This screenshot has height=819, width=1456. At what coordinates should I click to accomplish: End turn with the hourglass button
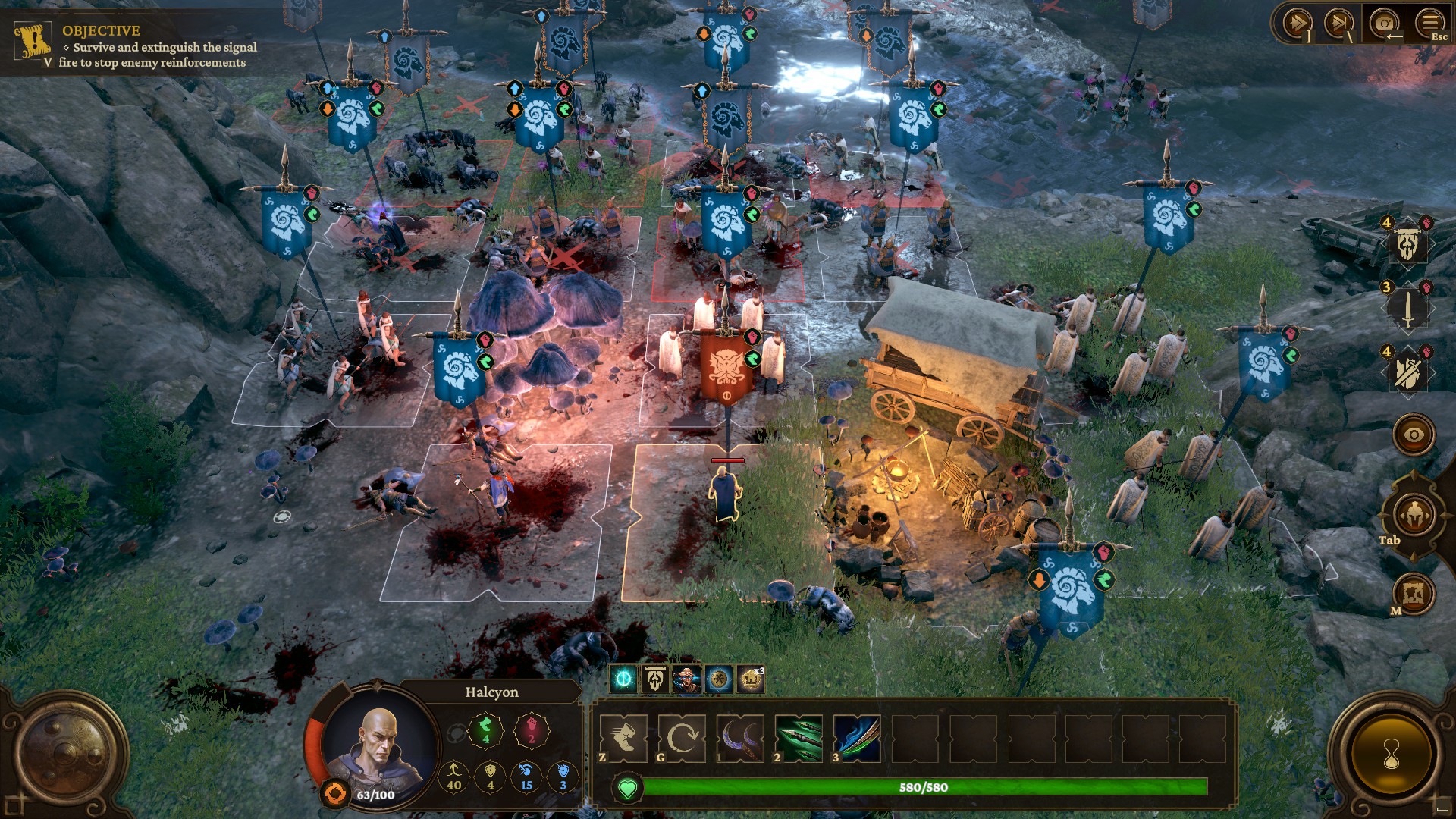[1392, 754]
